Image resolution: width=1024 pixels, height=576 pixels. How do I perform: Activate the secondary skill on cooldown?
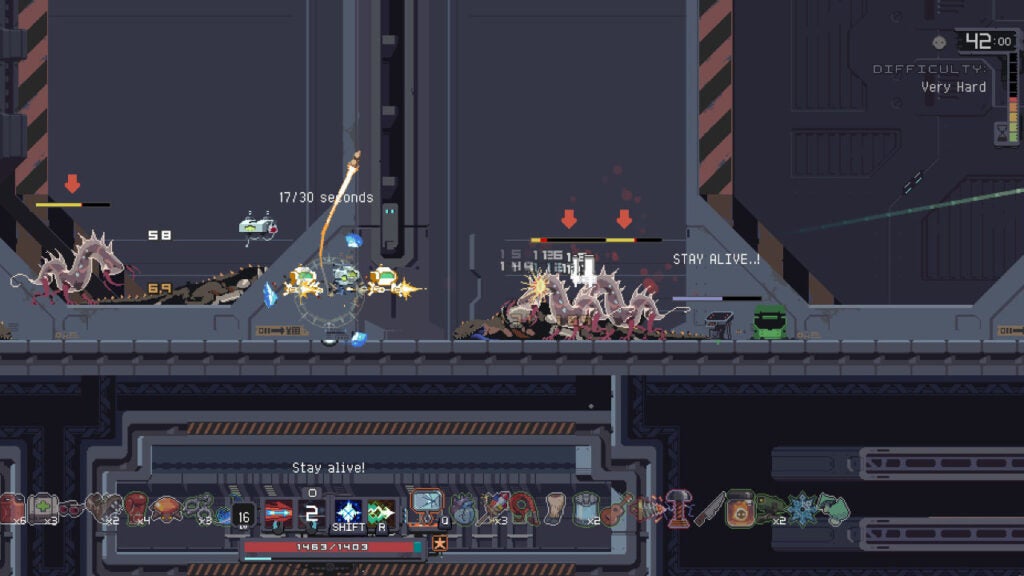pos(313,514)
